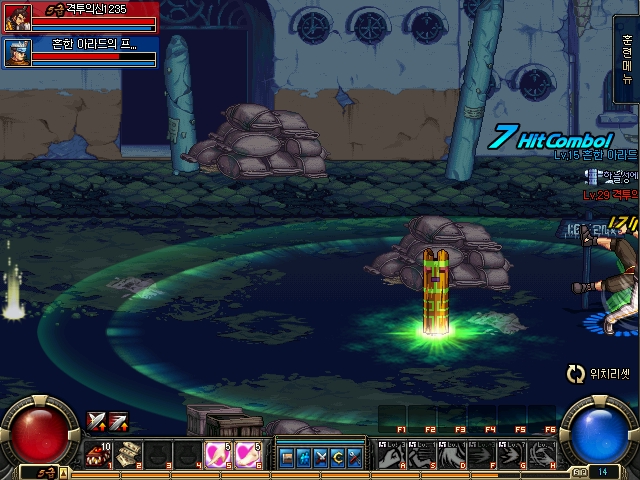Activate the skill bound to key F
The height and width of the screenshot is (480, 640).
coord(480,456)
